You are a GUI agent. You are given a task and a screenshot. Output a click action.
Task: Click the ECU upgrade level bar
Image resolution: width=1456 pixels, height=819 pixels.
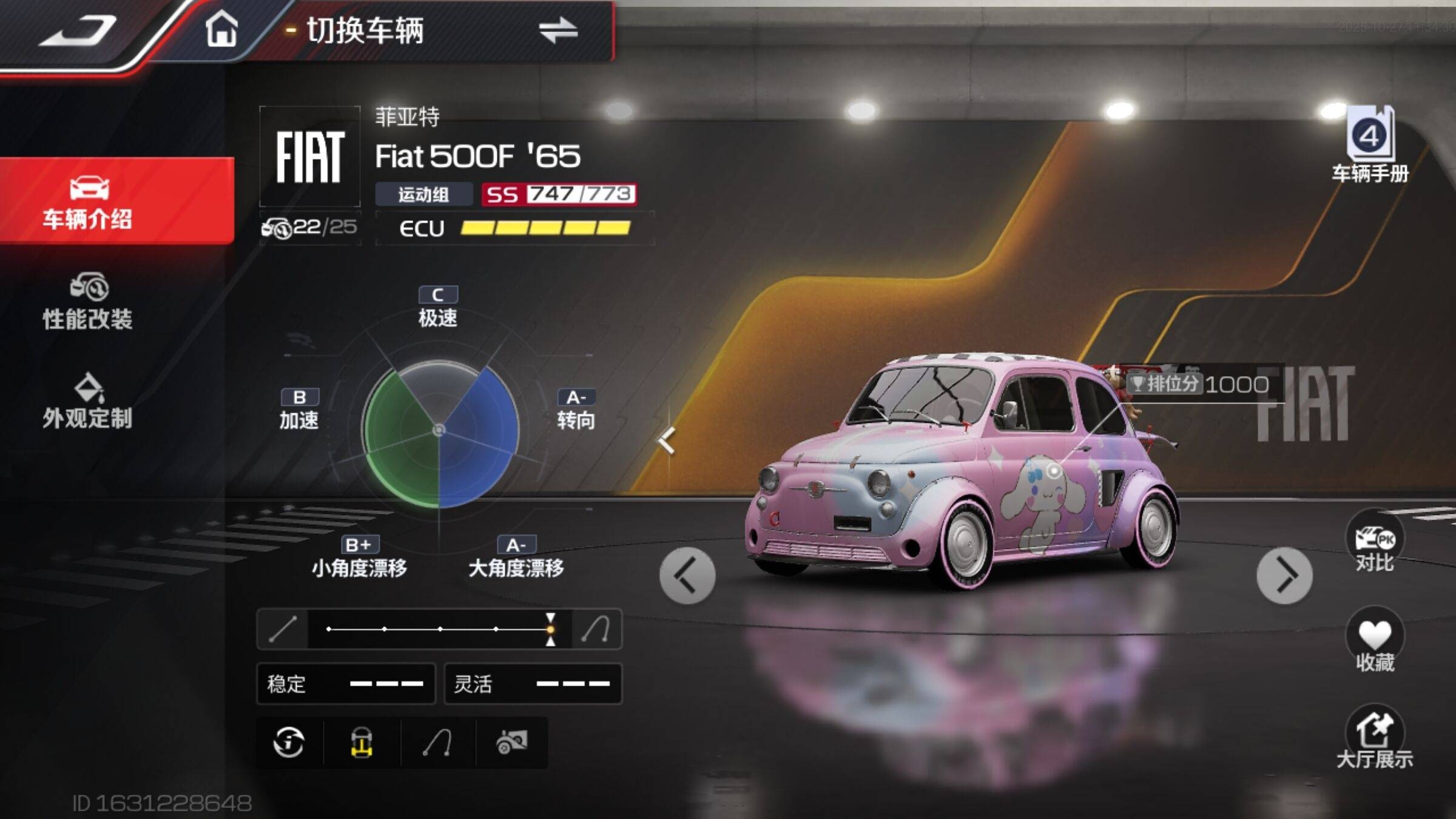(545, 228)
